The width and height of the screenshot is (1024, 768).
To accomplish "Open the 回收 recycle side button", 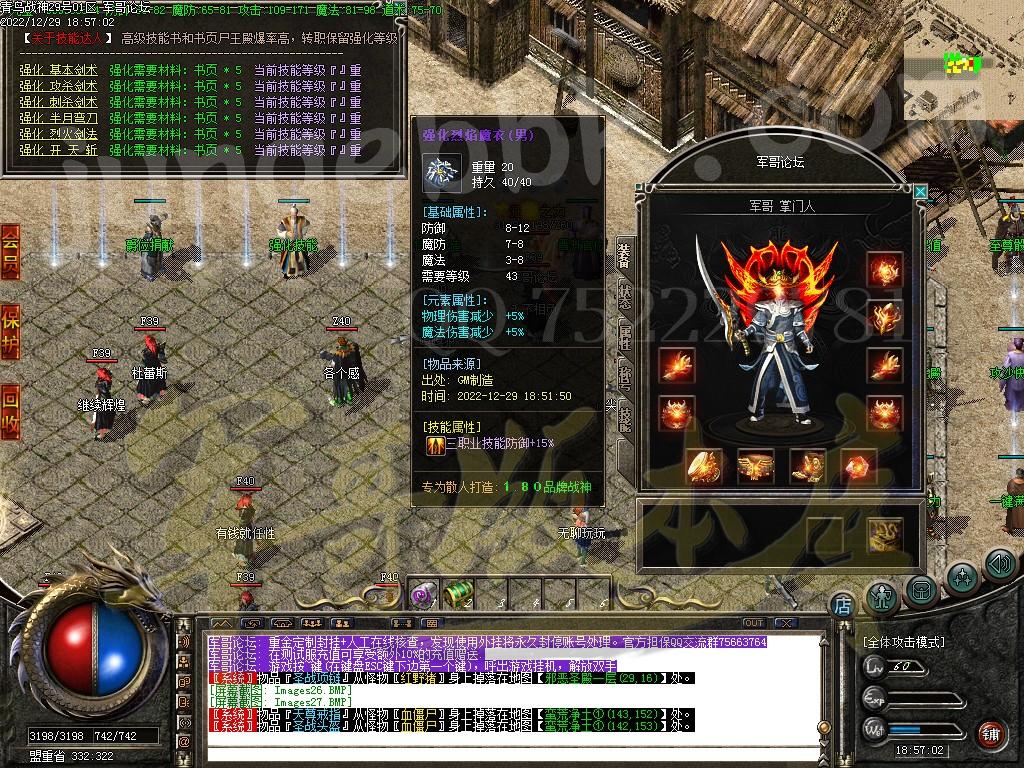I will tap(10, 411).
